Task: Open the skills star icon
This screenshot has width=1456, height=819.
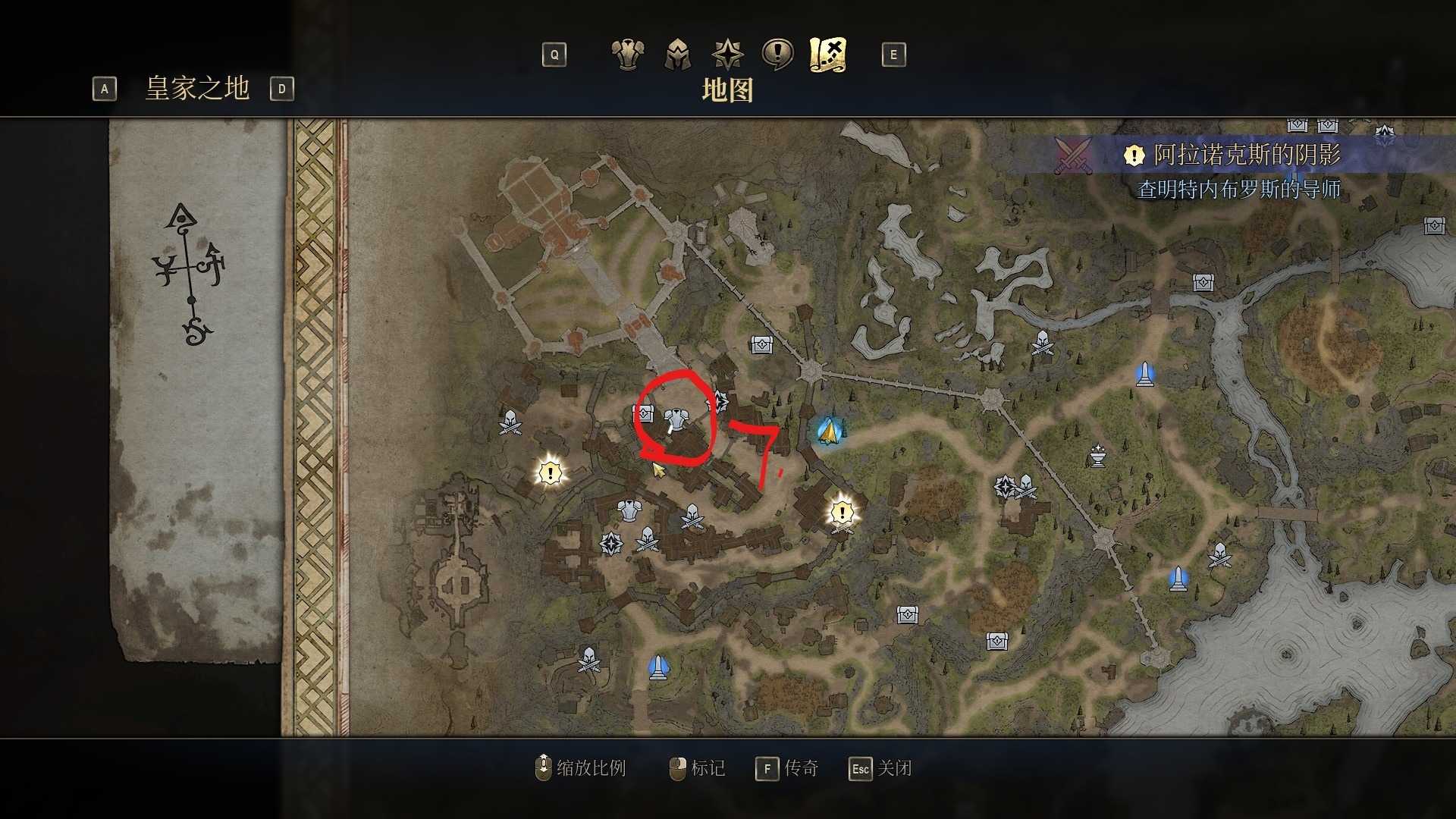Action: pos(727,55)
